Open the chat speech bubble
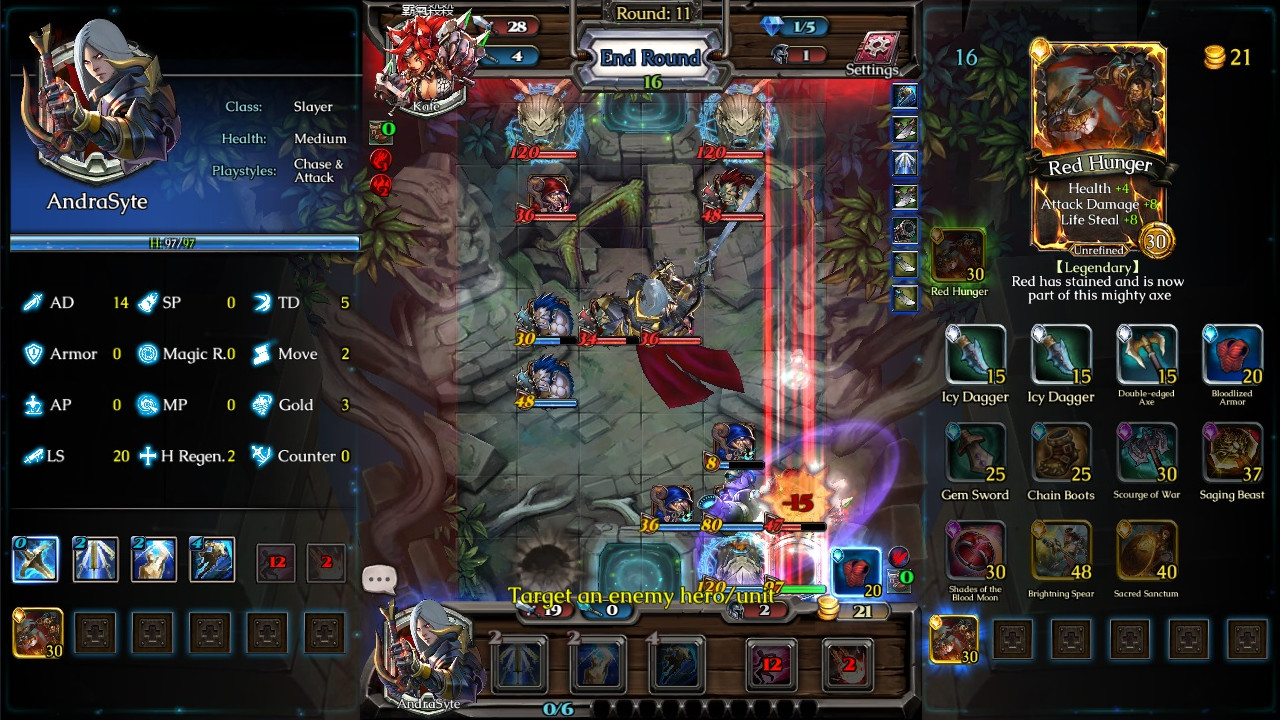This screenshot has width=1280, height=720. (378, 575)
